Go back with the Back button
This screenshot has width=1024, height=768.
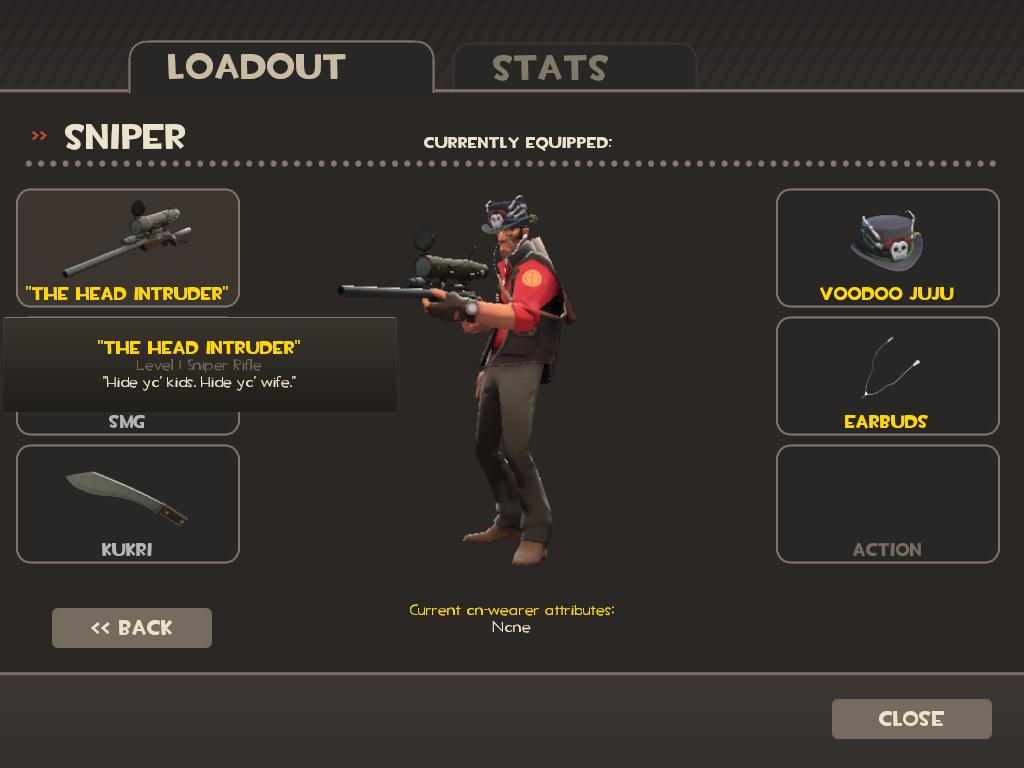[132, 628]
